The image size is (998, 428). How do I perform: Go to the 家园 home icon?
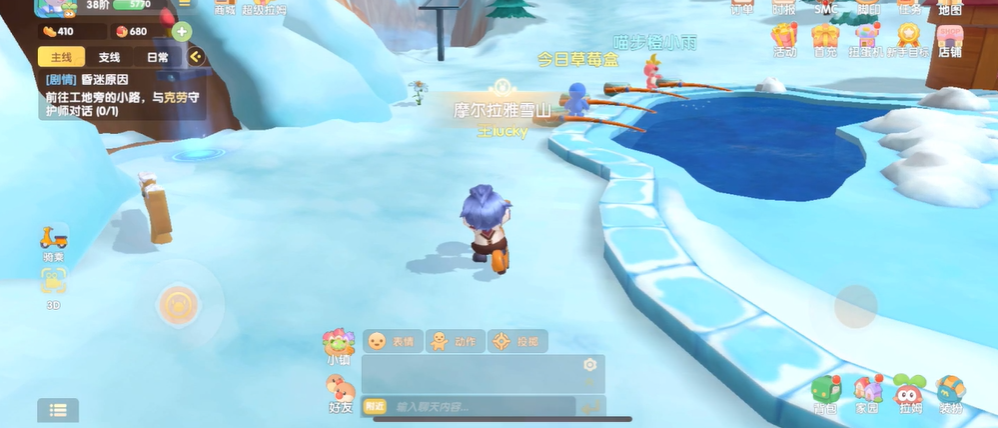tap(867, 395)
